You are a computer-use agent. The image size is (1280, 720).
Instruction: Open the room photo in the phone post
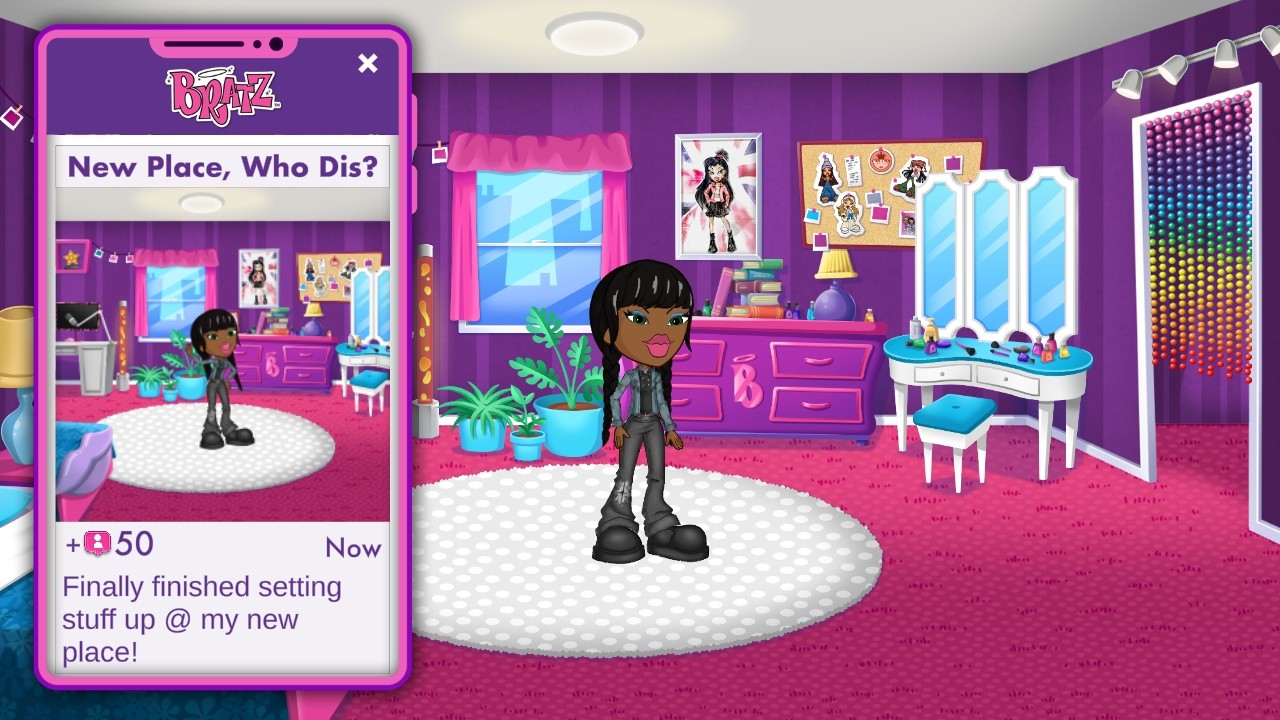tap(222, 370)
